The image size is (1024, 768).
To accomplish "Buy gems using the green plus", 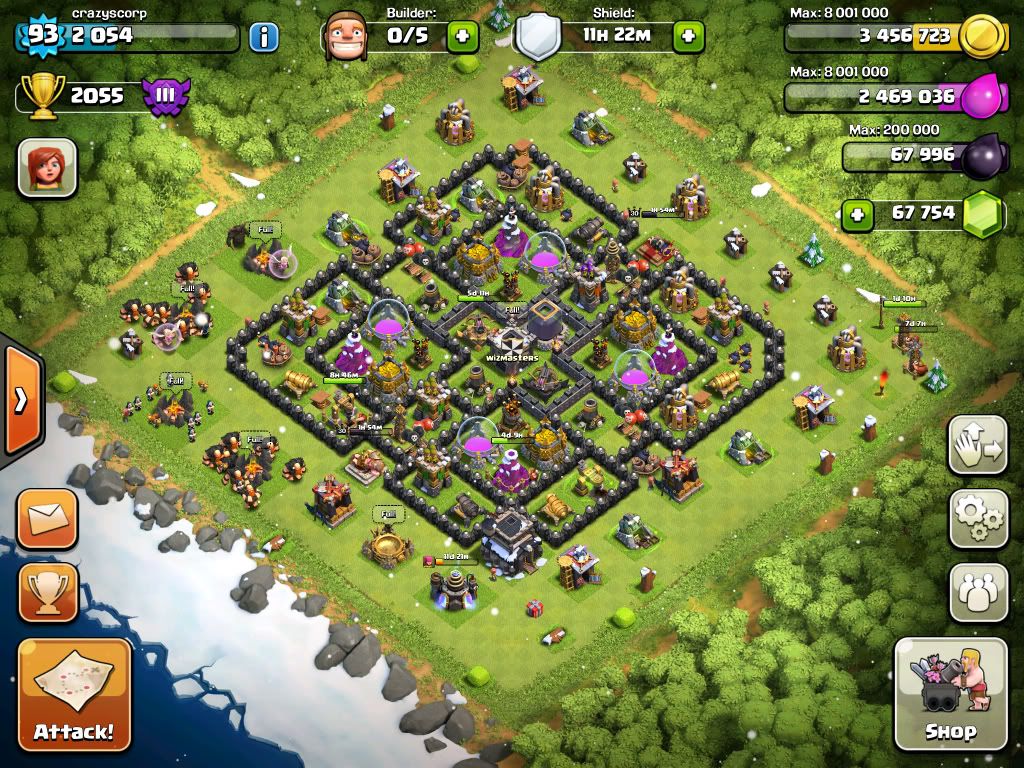I will [x=856, y=213].
